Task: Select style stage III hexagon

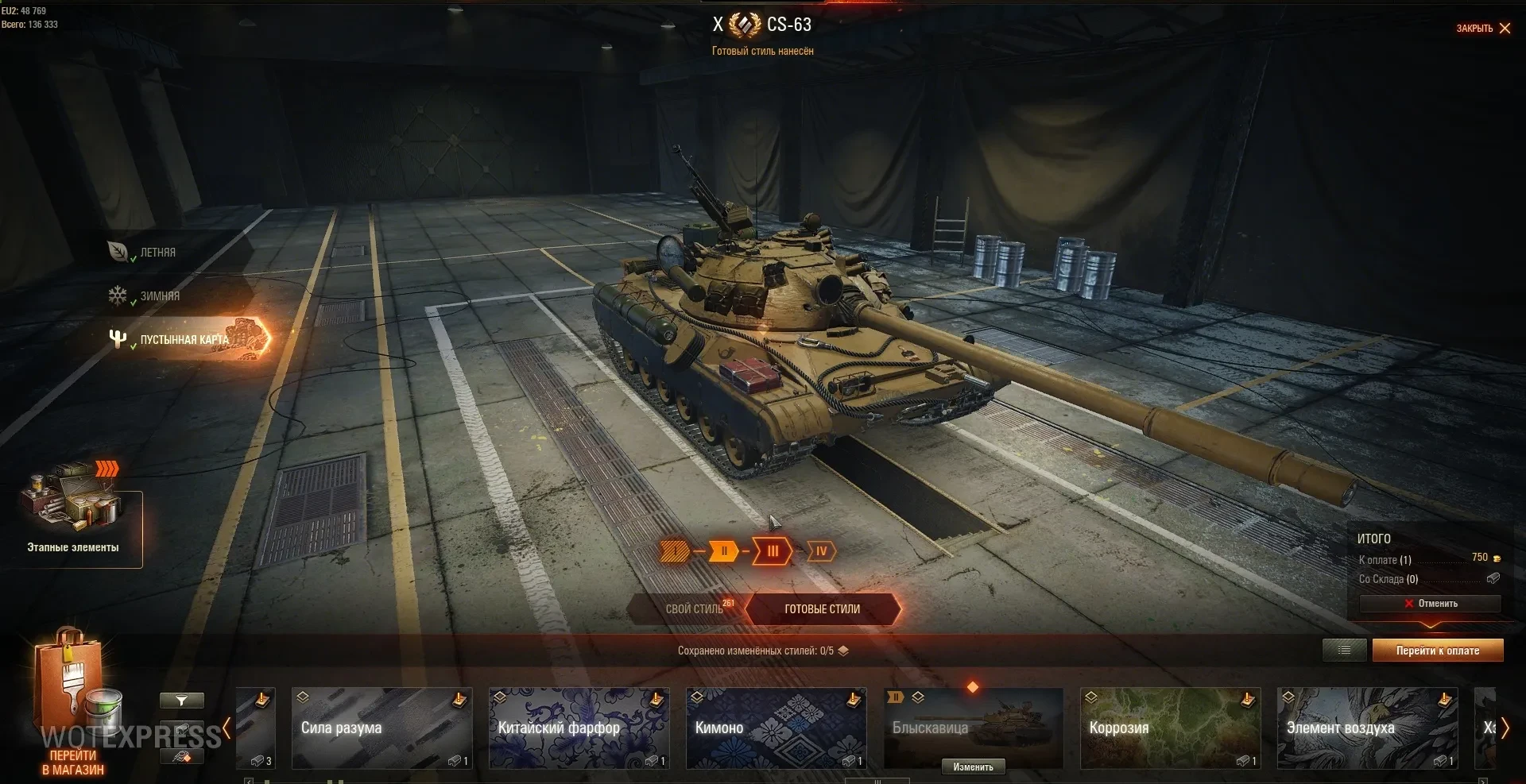Action: [x=773, y=551]
